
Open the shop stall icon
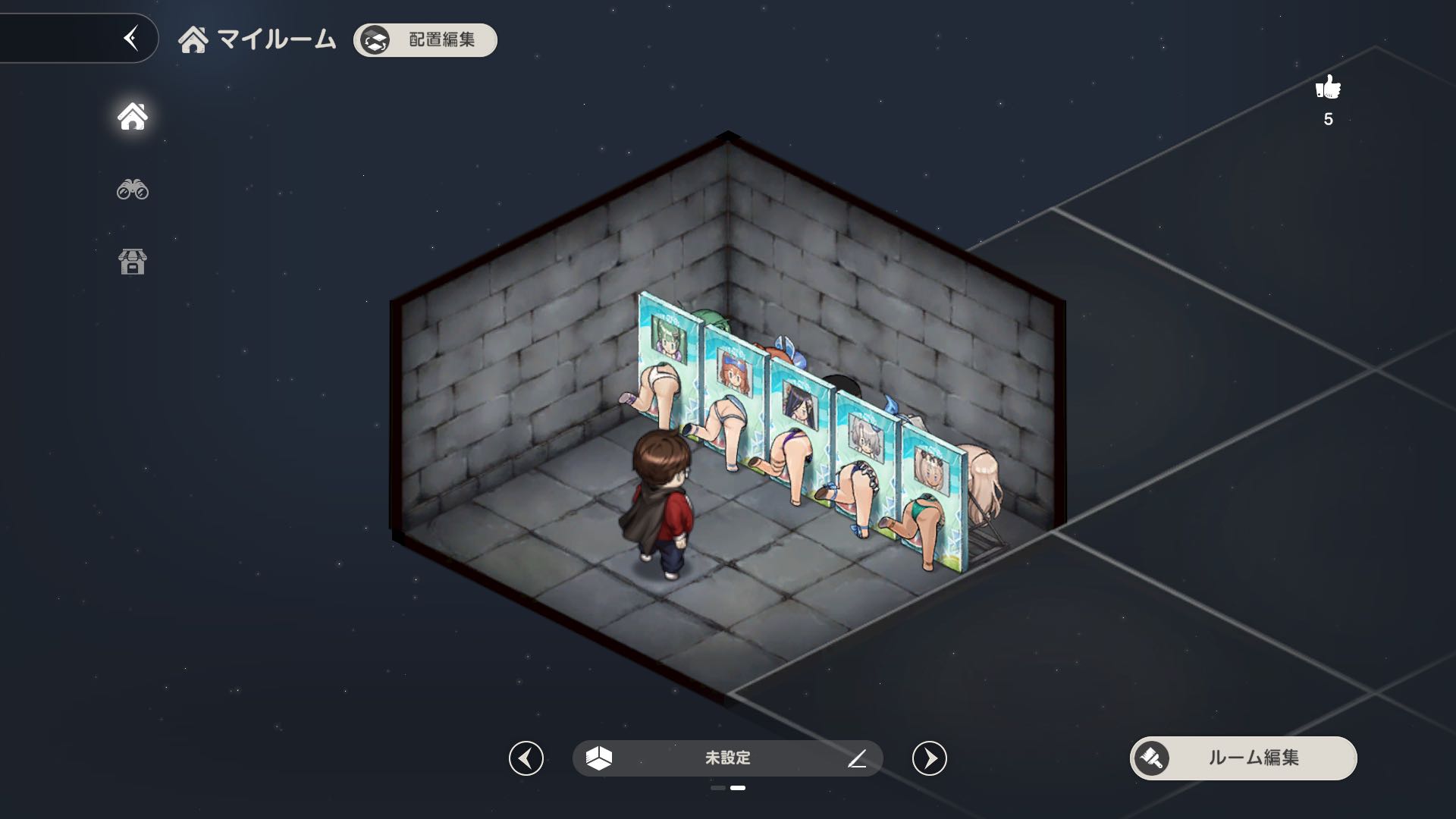click(x=133, y=262)
